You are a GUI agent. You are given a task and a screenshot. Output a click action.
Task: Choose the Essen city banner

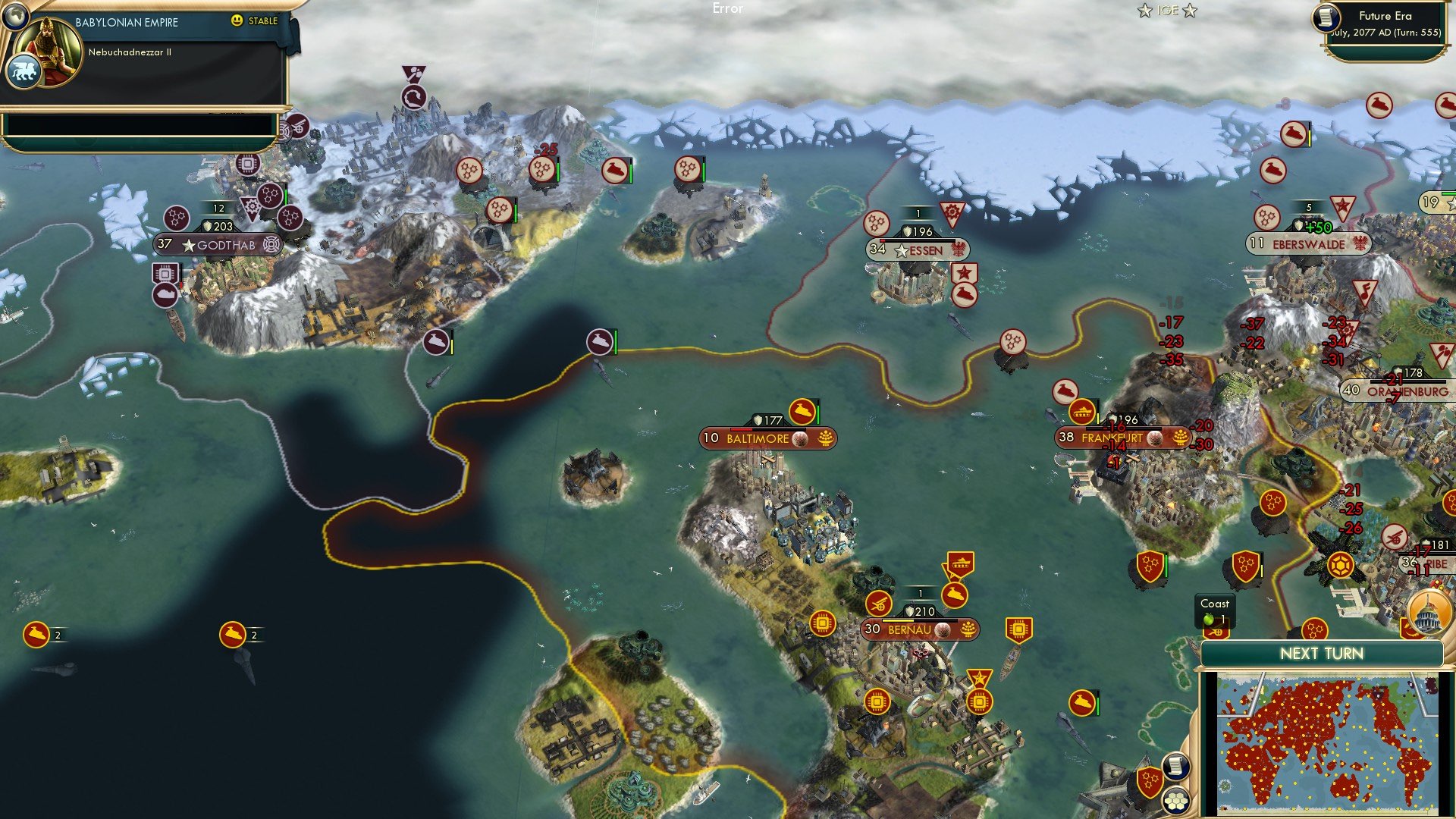click(x=917, y=249)
